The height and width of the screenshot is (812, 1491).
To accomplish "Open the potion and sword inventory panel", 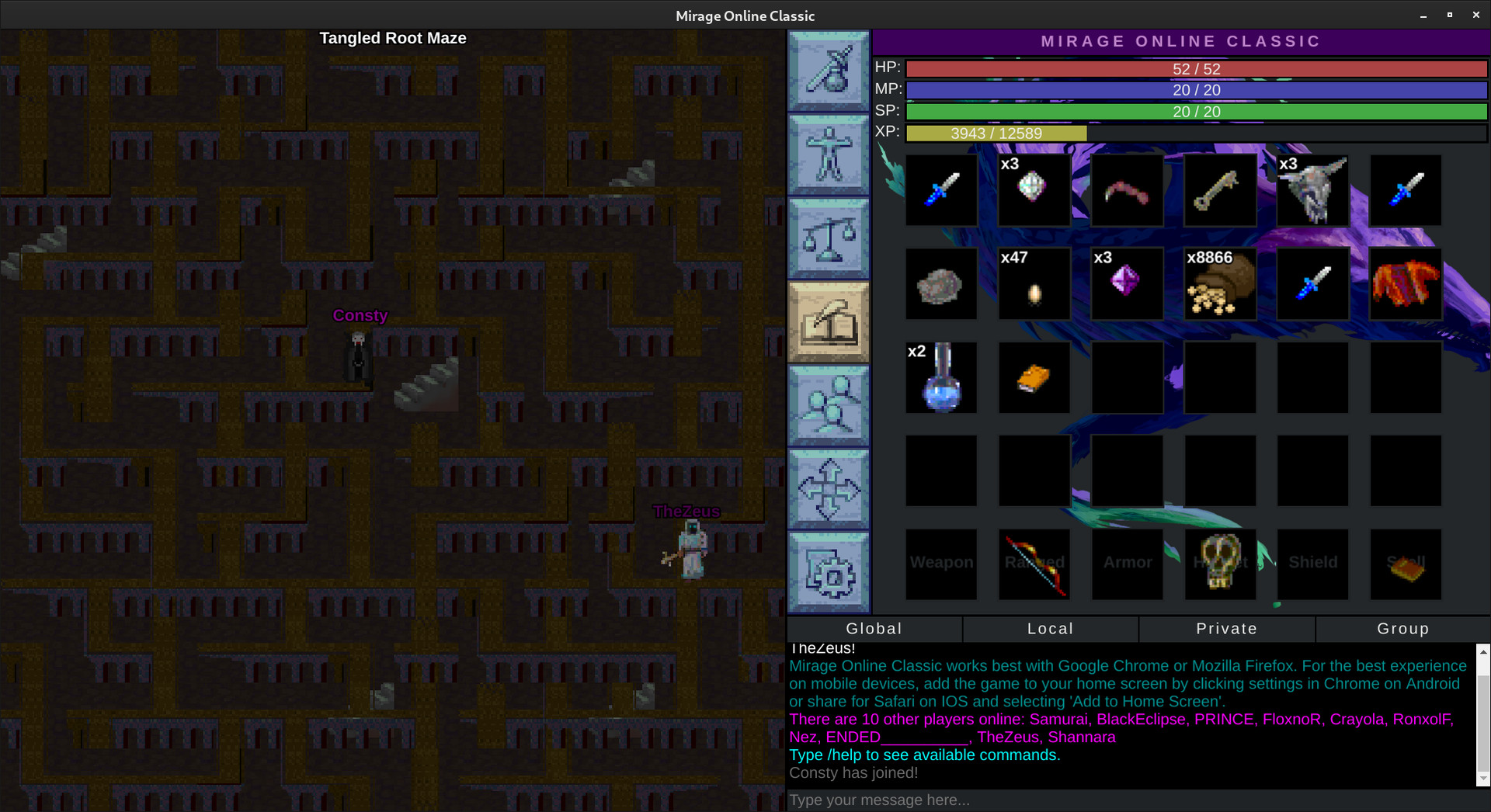I will [x=829, y=71].
